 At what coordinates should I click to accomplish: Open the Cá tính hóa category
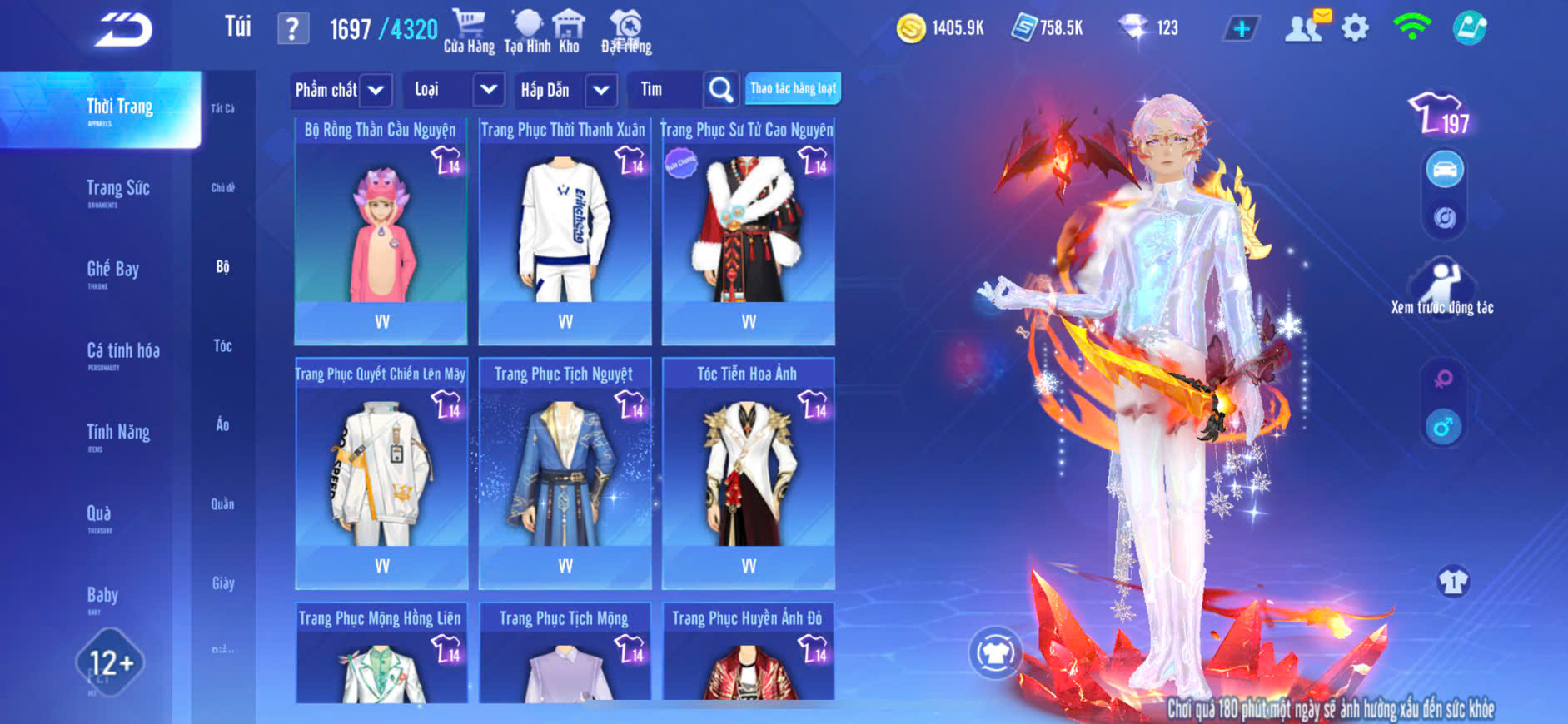pyautogui.click(x=122, y=352)
